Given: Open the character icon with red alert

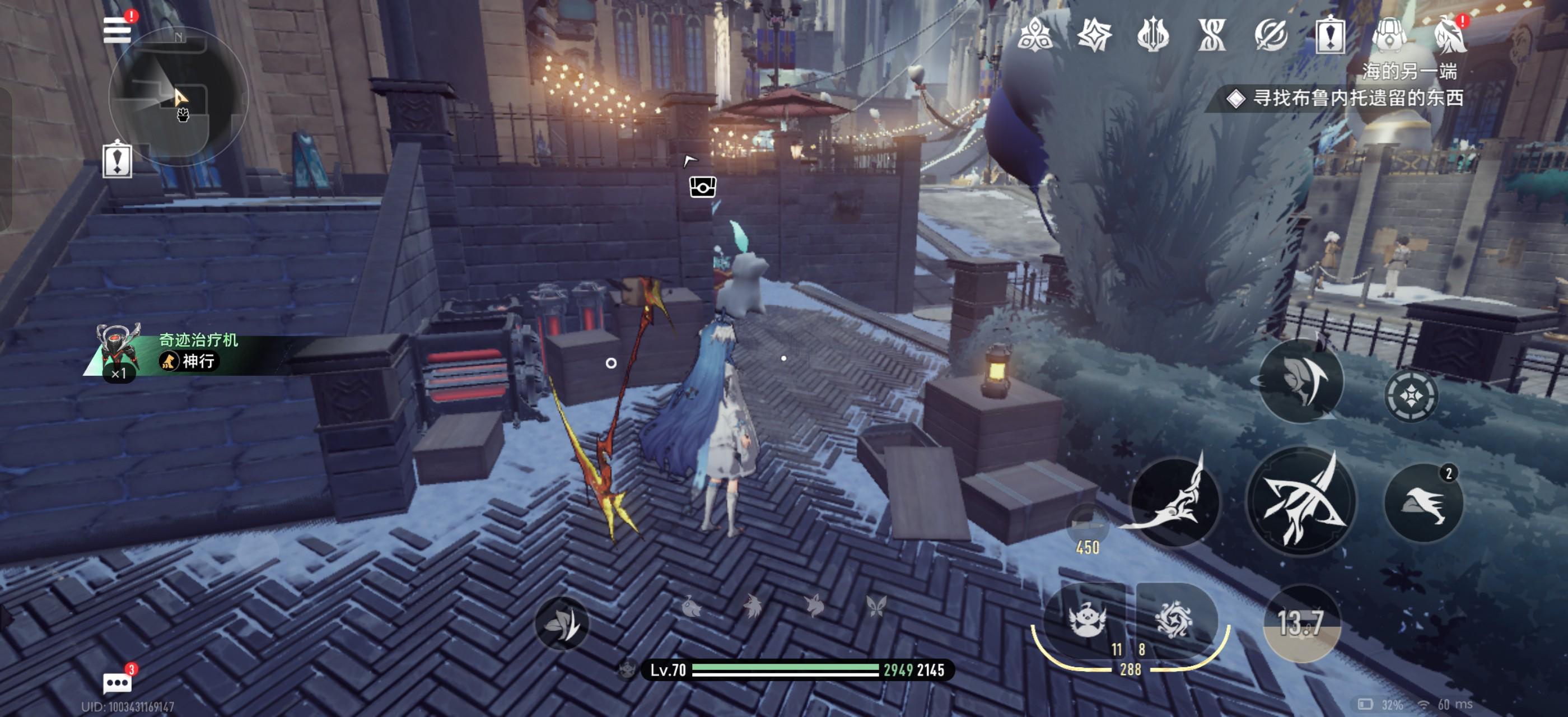Looking at the screenshot, I should click(1449, 34).
